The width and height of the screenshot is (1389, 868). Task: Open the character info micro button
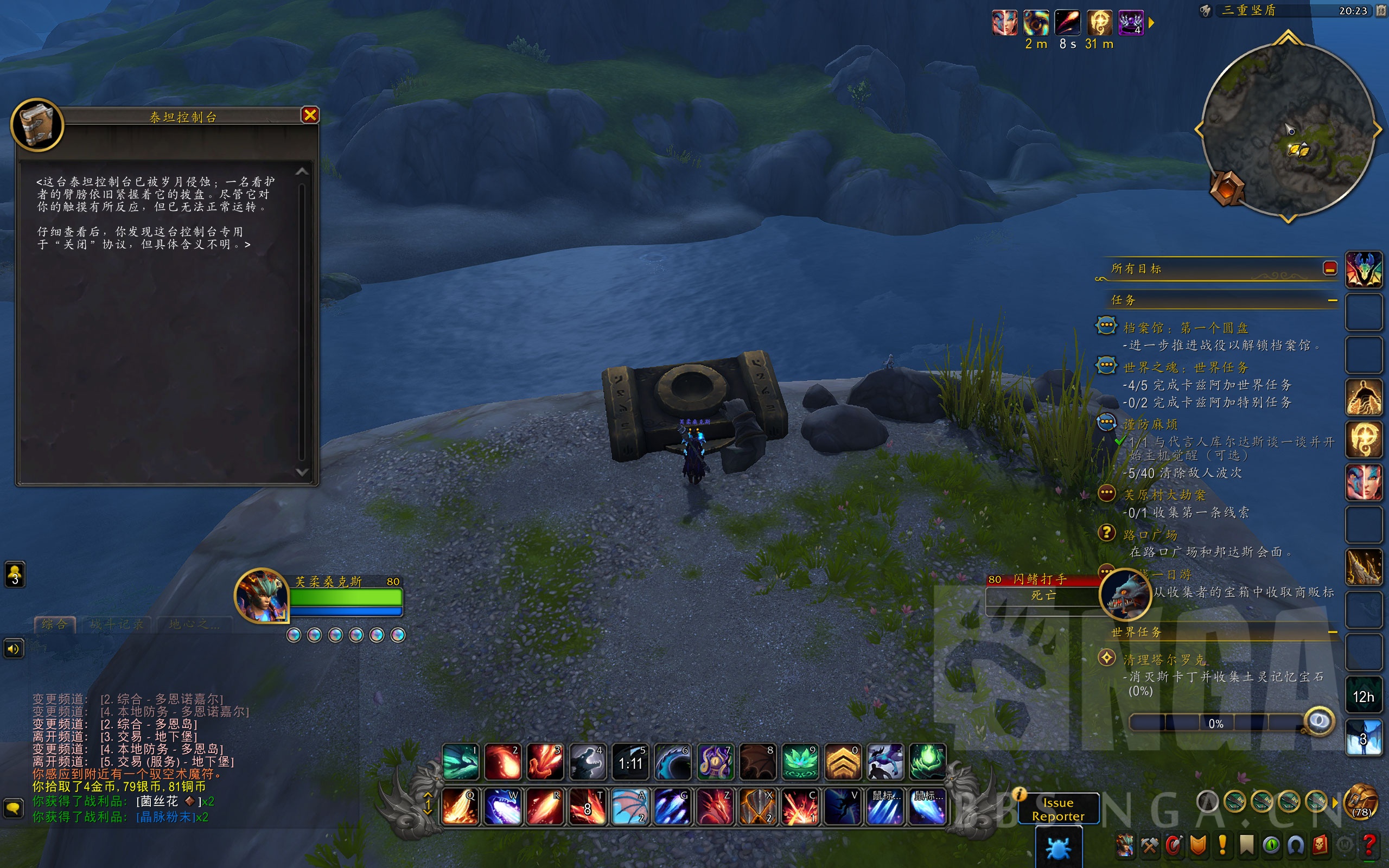point(1124,845)
